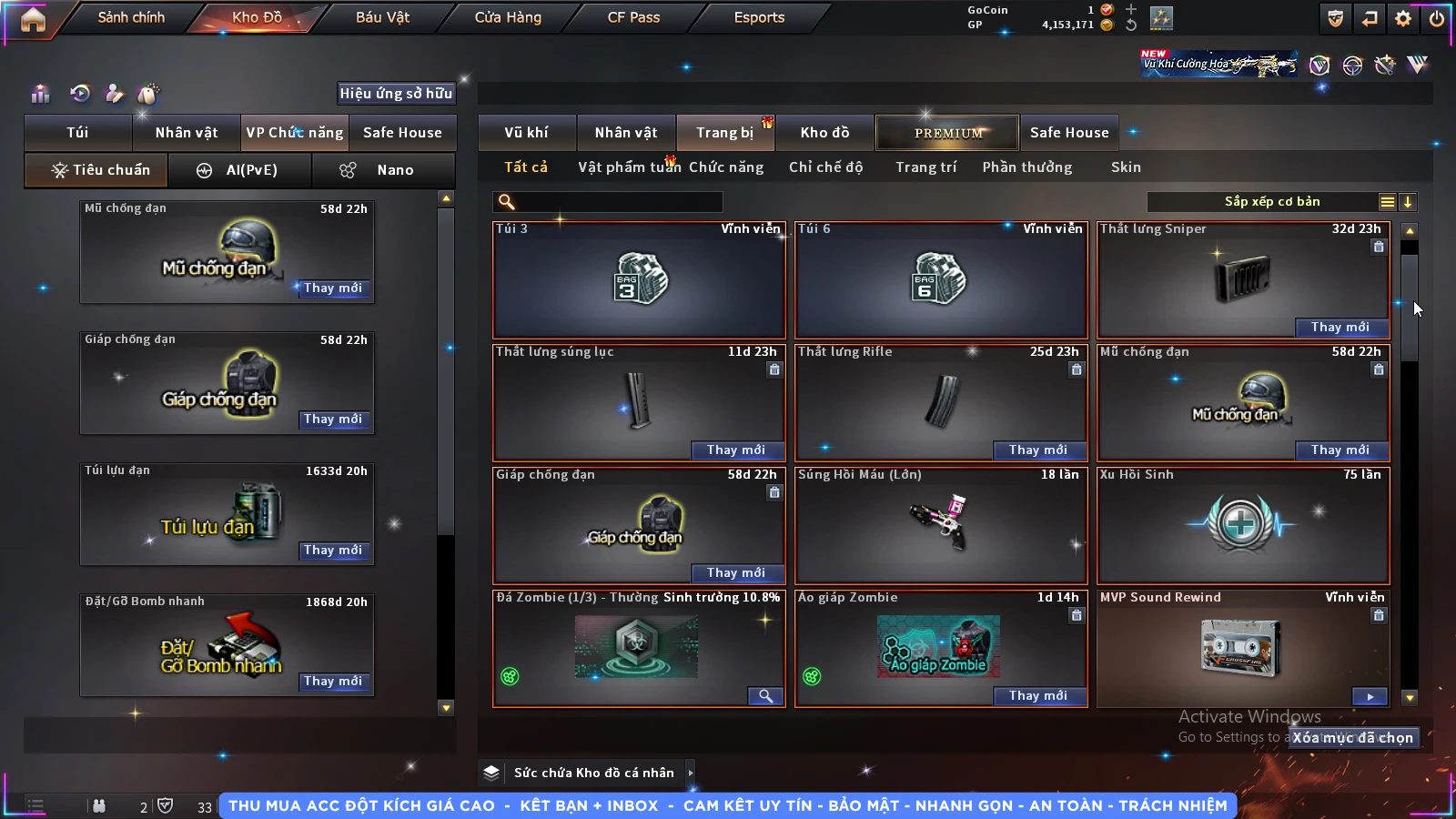Viewport: 1456px width, 819px height.
Task: Select the Vũ khí inventory category
Action: [526, 133]
